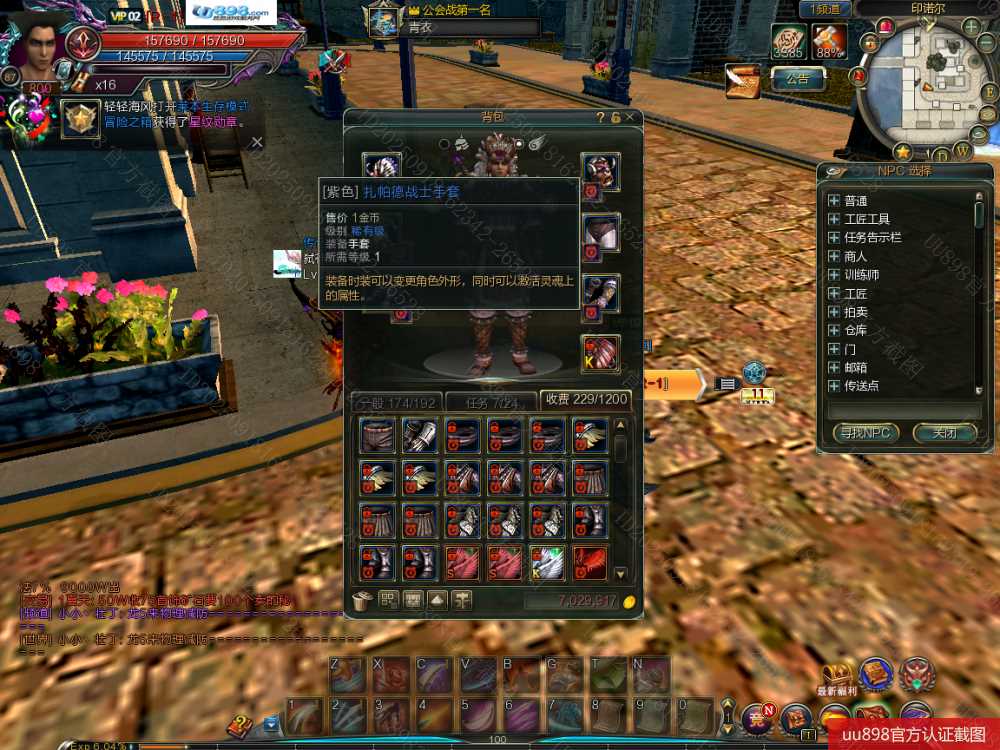This screenshot has width=1000, height=750.
Task: Select the 收费 bag tab
Action: click(585, 400)
